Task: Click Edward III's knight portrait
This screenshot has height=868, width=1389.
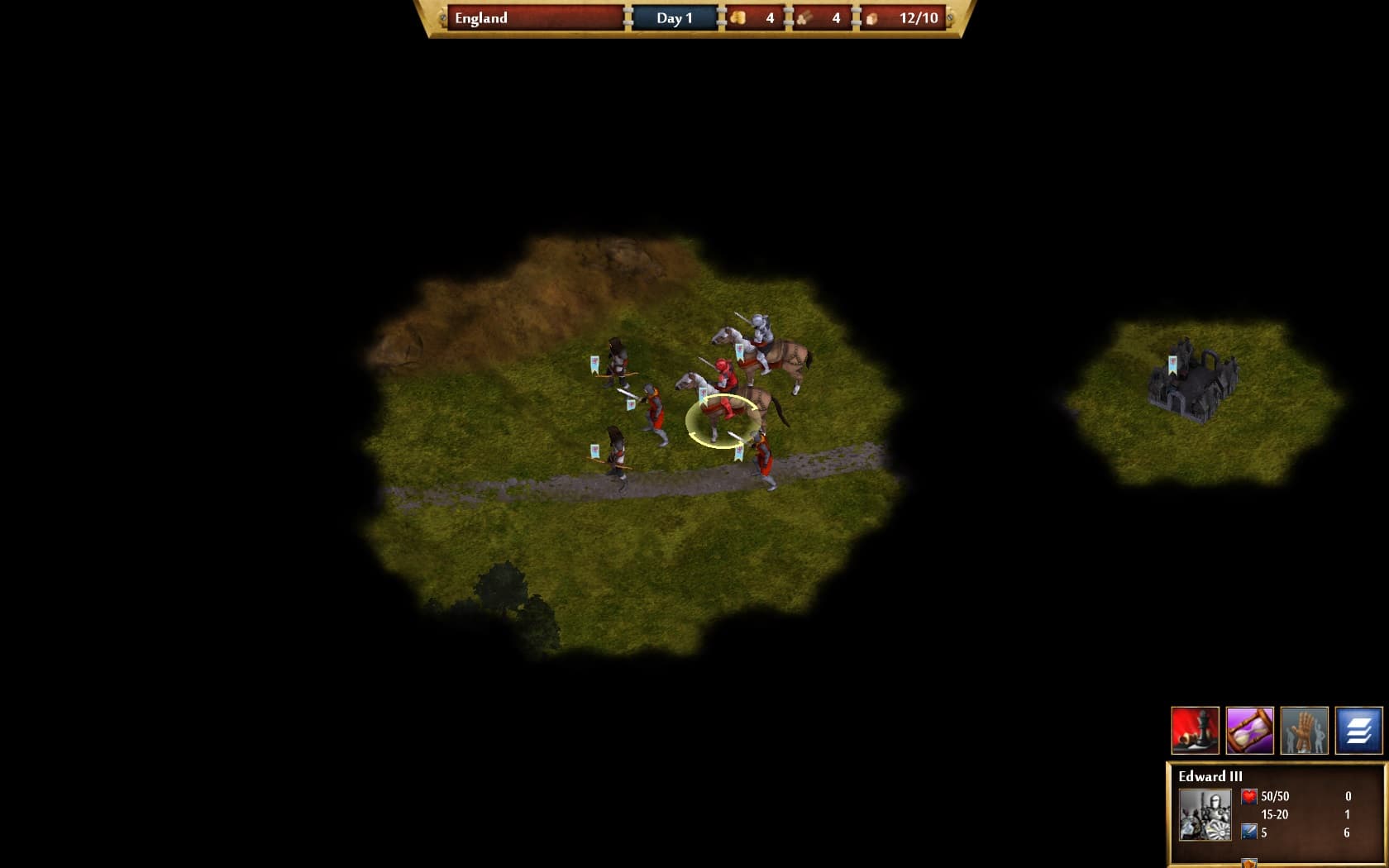Action: [x=1205, y=814]
